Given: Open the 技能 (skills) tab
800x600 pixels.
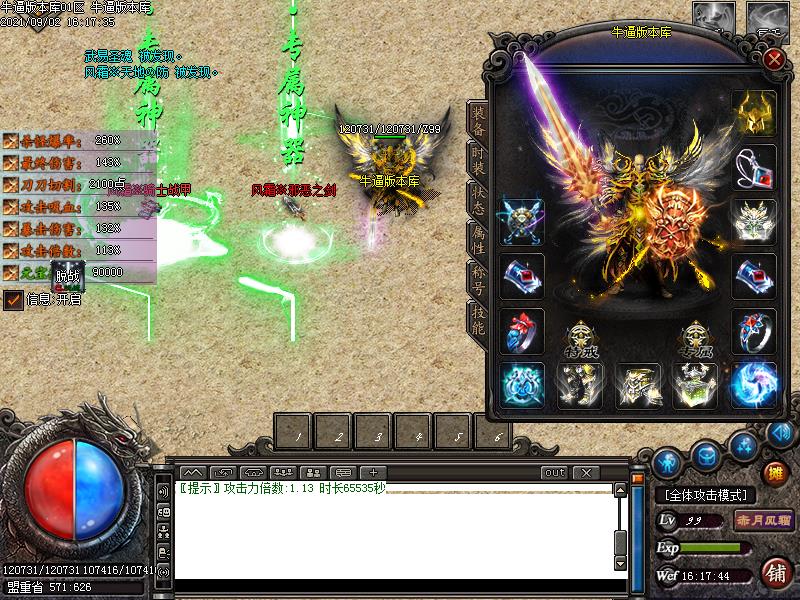Looking at the screenshot, I should (478, 315).
